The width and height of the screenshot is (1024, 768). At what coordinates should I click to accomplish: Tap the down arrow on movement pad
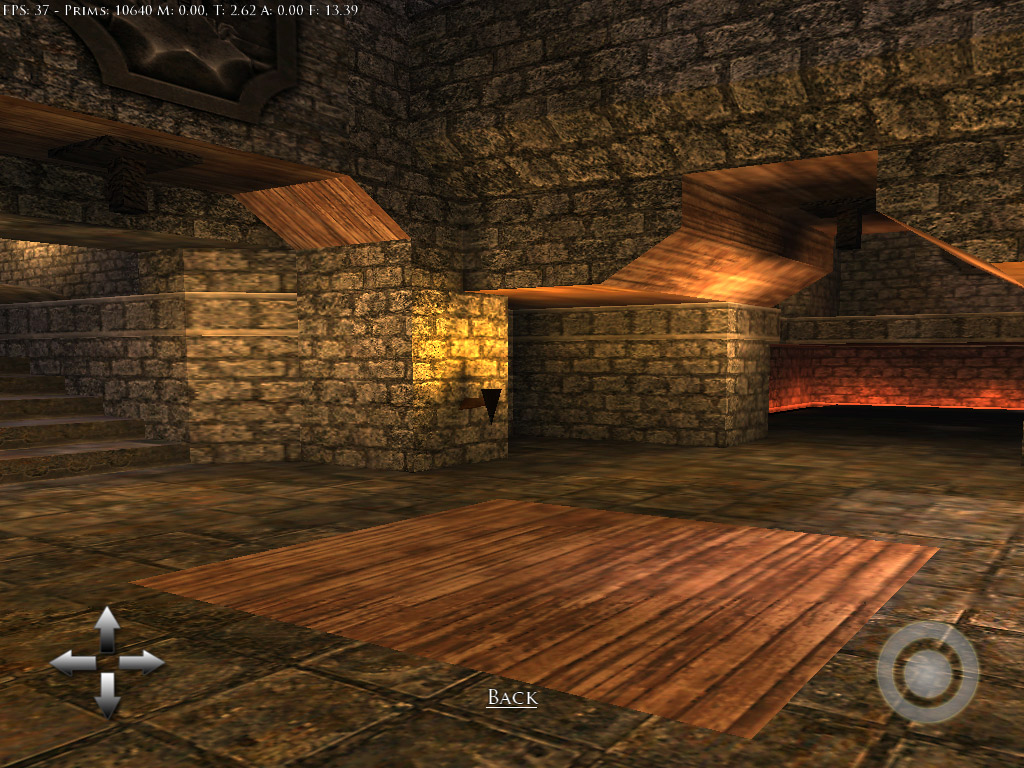107,696
